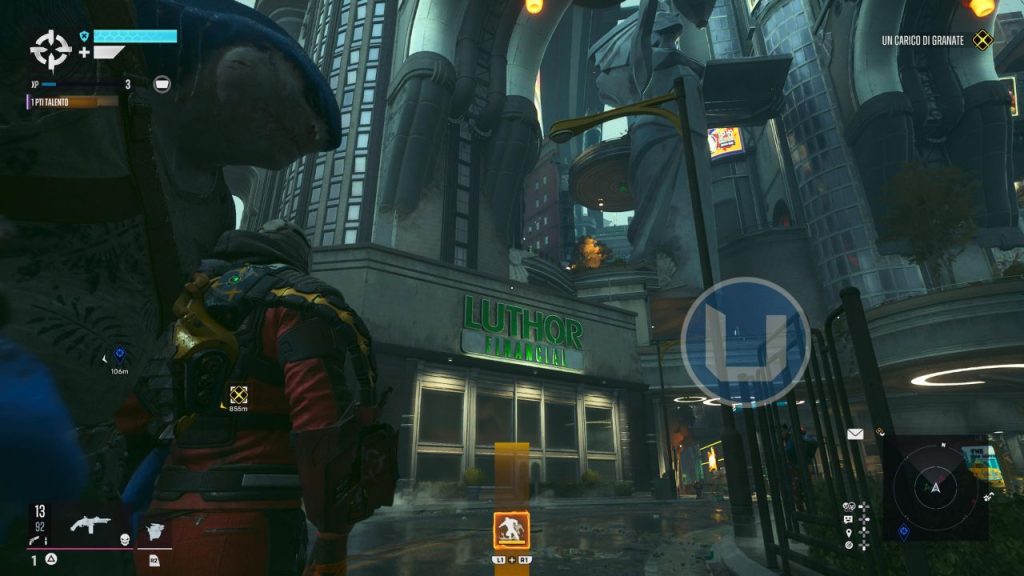1024x576 pixels.
Task: Click the round mask icon next to XP
Action: tap(162, 85)
